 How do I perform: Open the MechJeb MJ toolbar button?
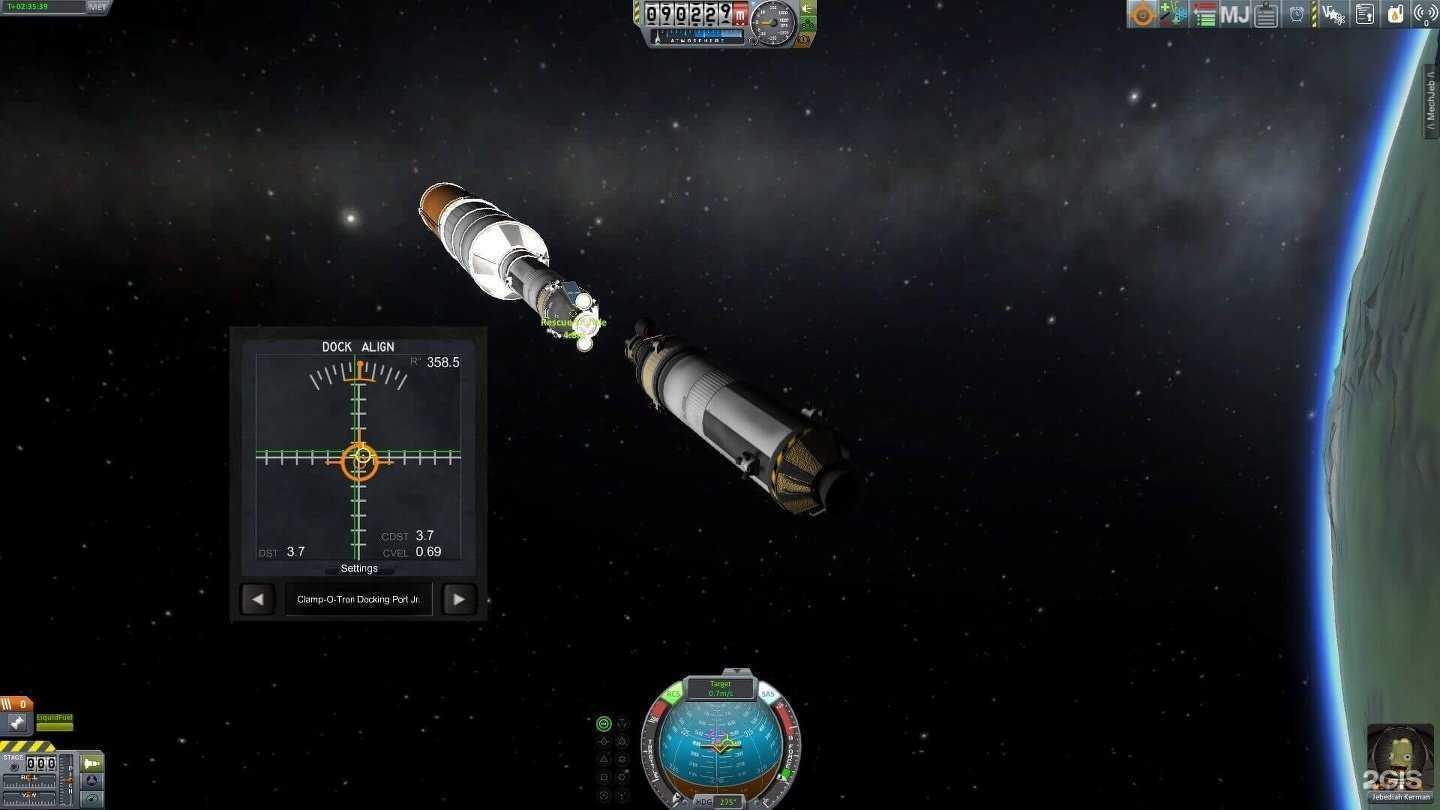(1235, 14)
